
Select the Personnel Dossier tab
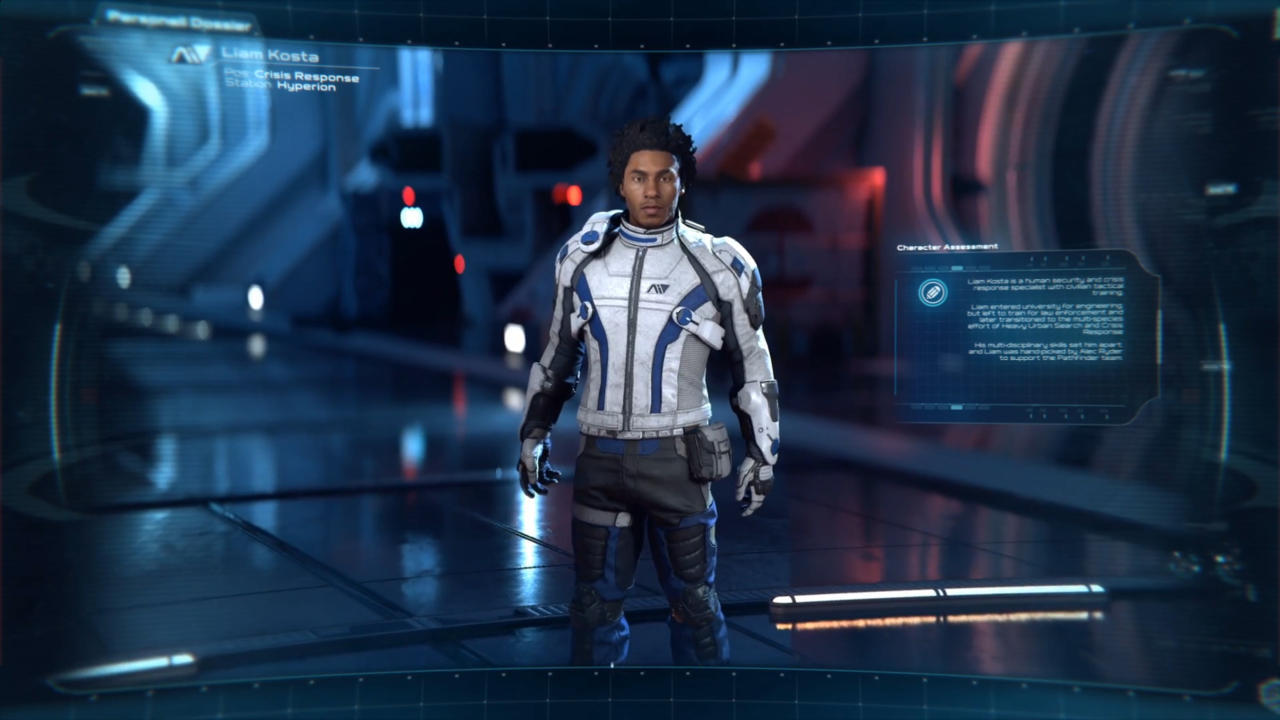point(176,18)
